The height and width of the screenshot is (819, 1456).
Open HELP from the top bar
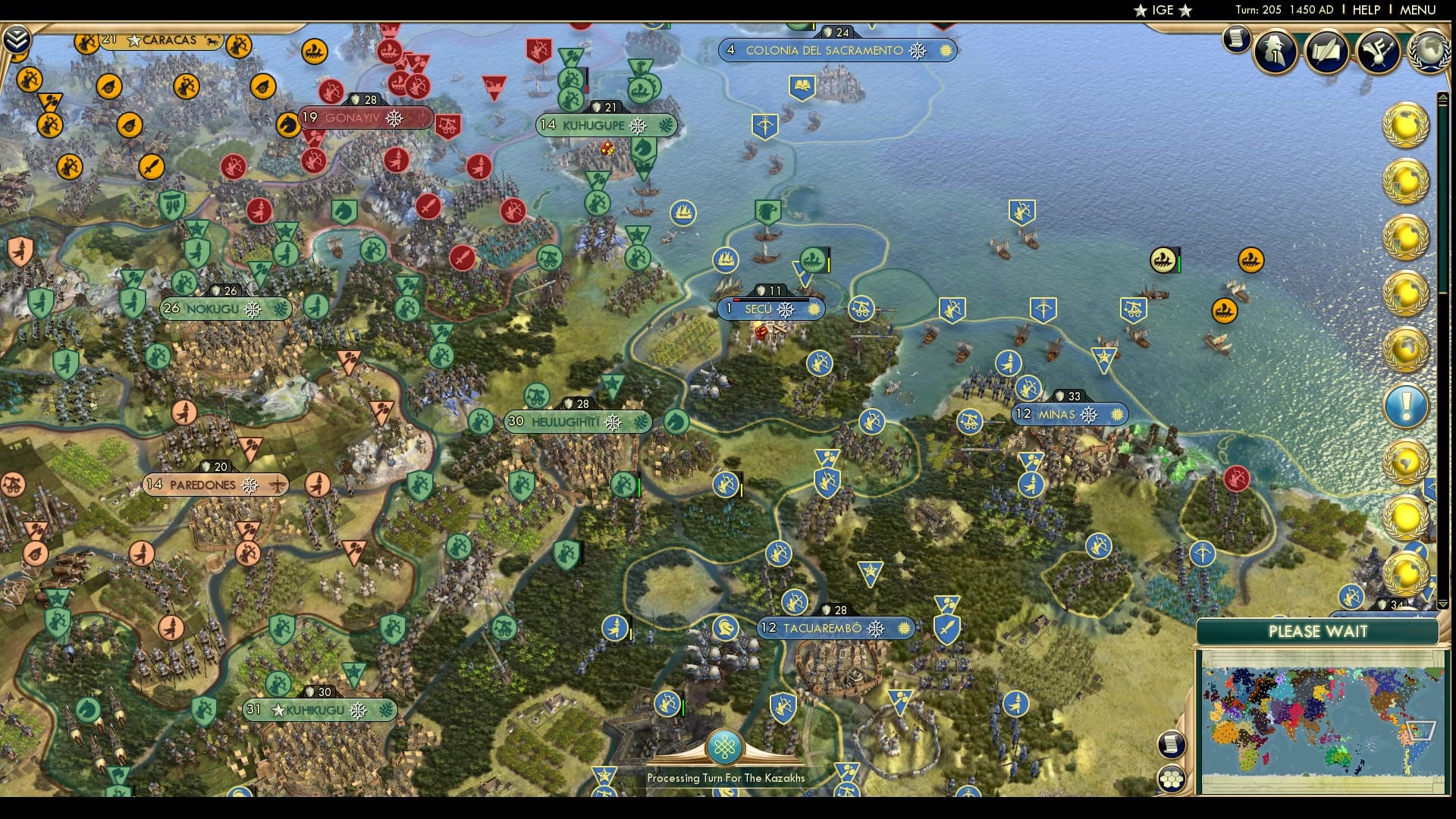point(1365,10)
